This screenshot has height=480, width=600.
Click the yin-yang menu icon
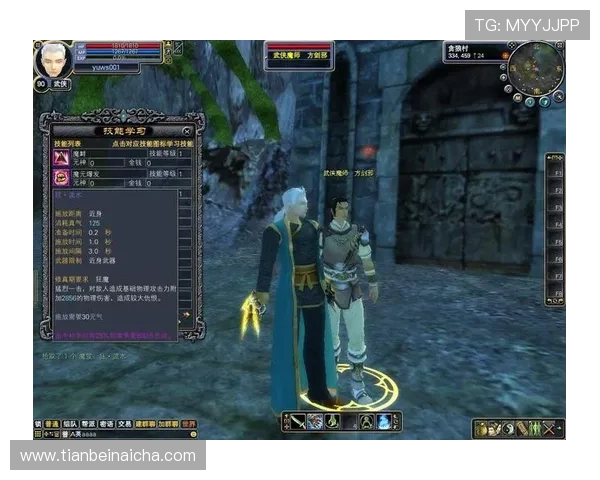(508, 429)
